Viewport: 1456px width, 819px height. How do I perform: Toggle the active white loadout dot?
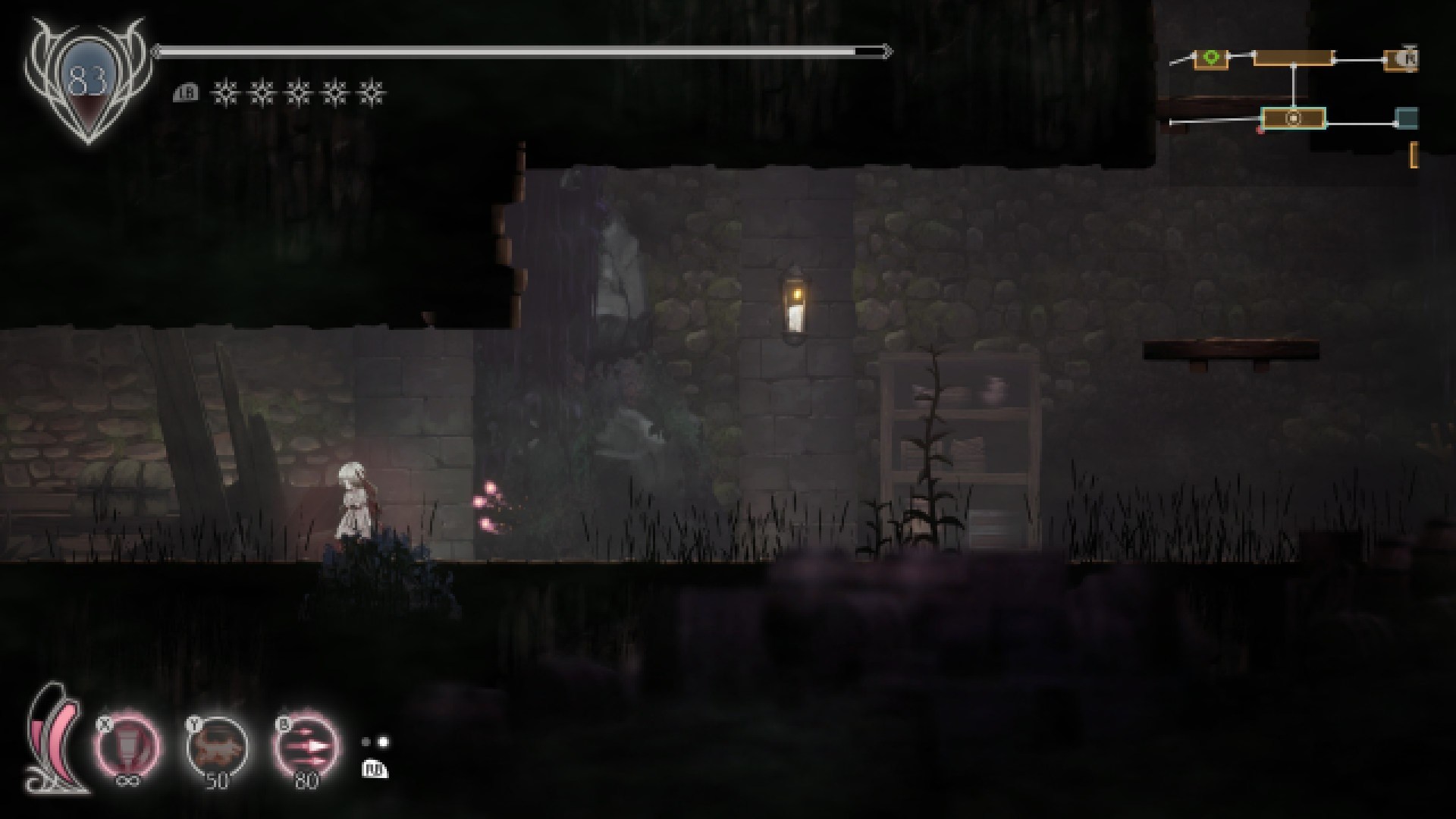point(383,743)
